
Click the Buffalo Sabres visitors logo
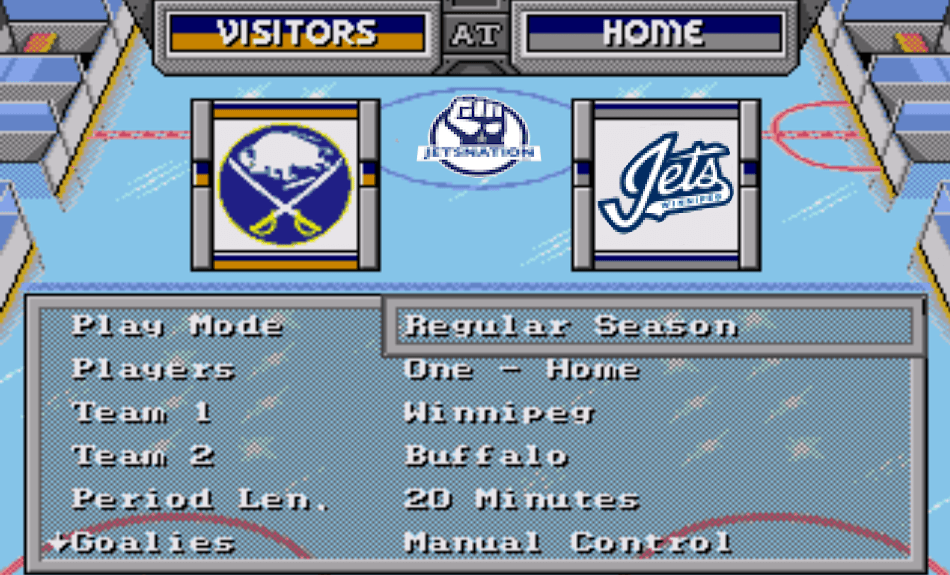pos(286,185)
